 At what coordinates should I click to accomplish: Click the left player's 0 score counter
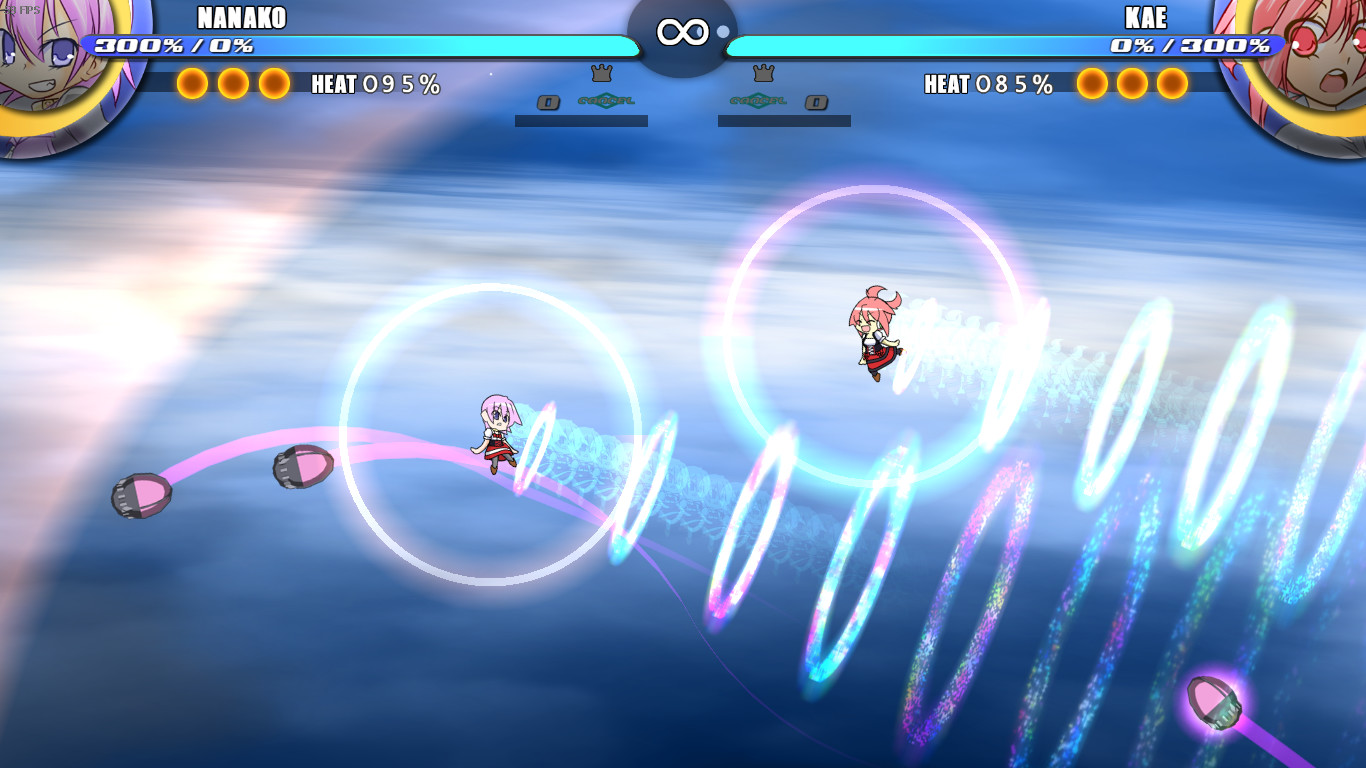548,102
